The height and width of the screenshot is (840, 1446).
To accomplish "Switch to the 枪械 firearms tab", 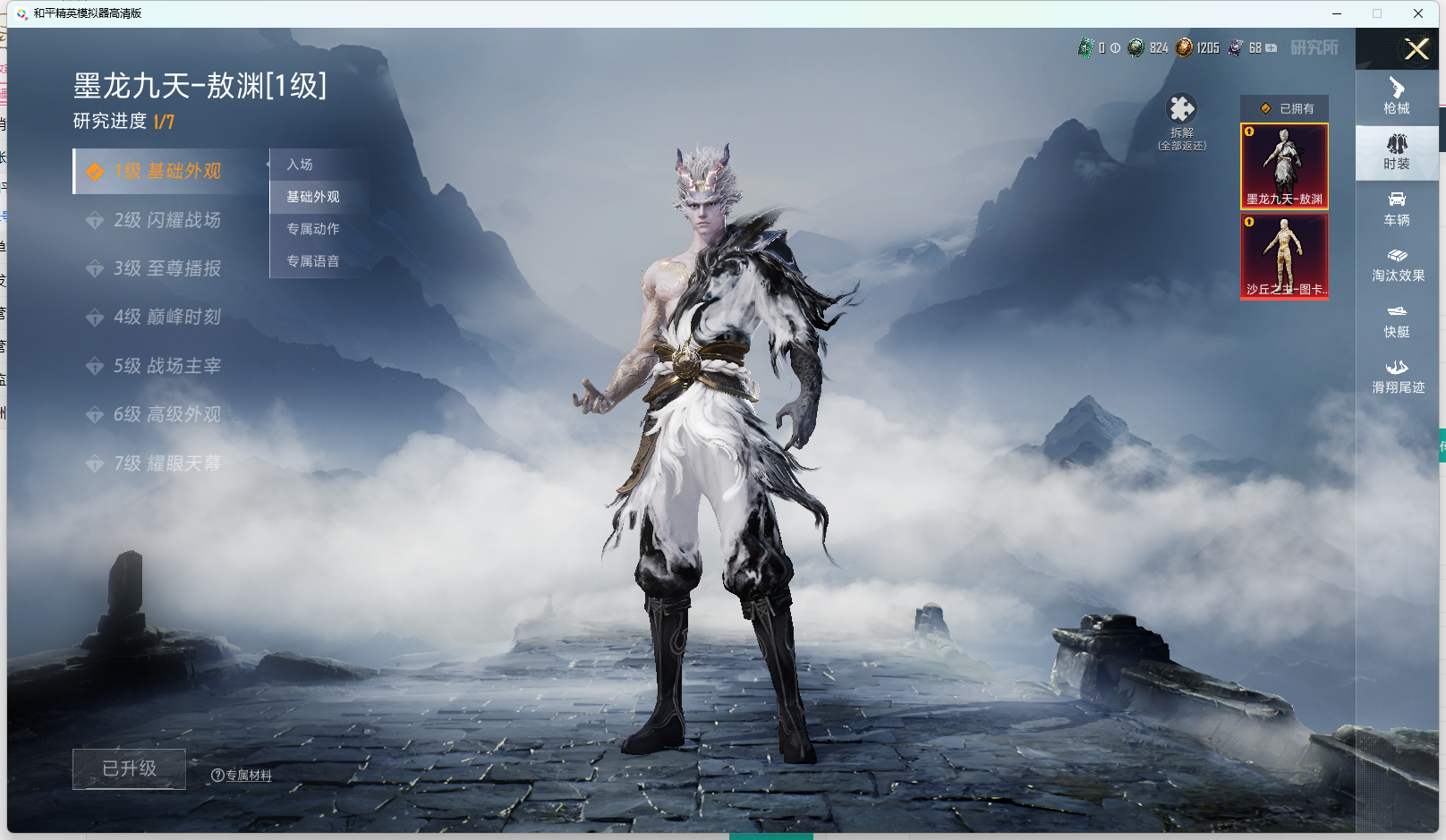I will tap(1396, 97).
